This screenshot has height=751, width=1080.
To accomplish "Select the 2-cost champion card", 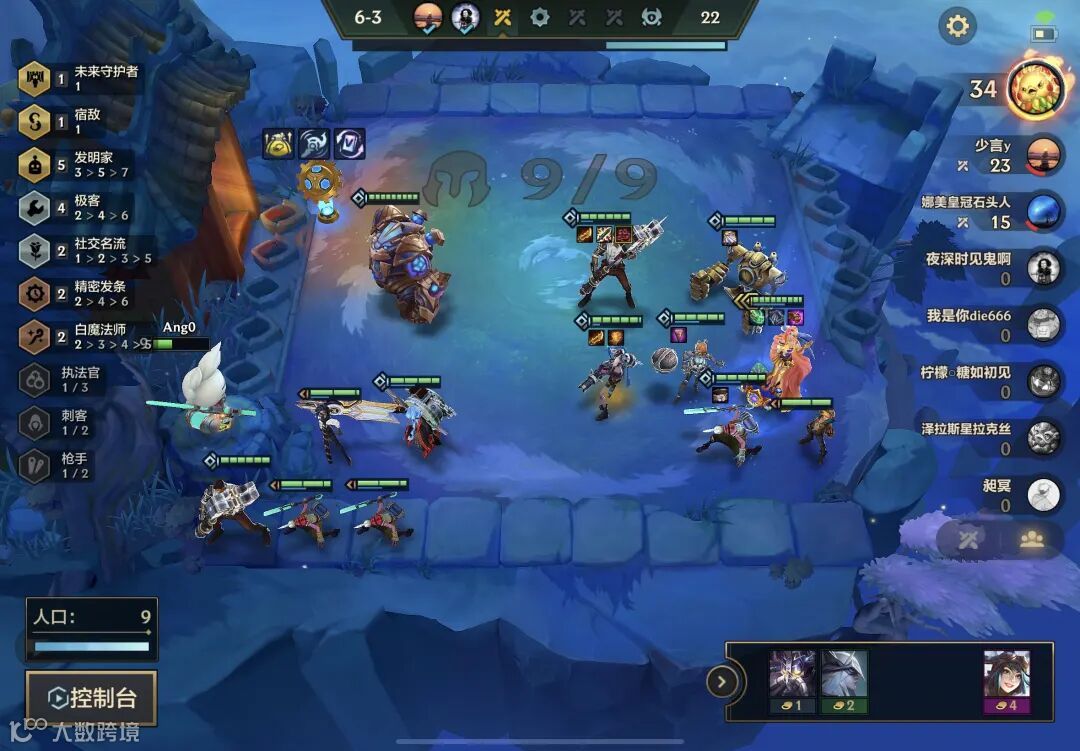I will coord(844,680).
